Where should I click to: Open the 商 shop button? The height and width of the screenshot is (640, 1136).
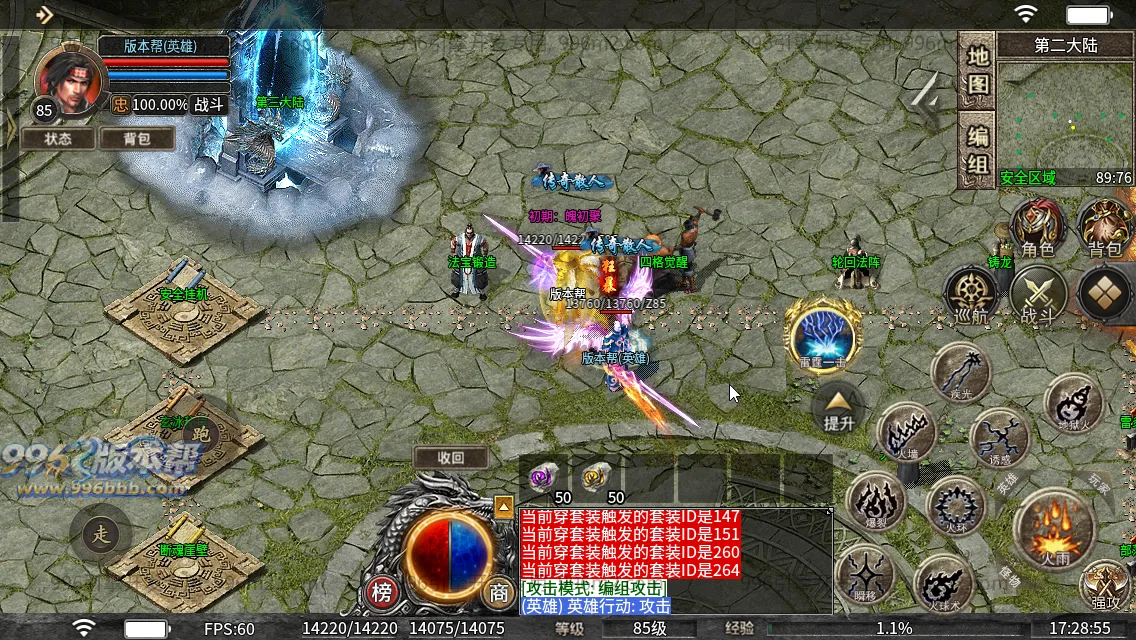point(498,592)
